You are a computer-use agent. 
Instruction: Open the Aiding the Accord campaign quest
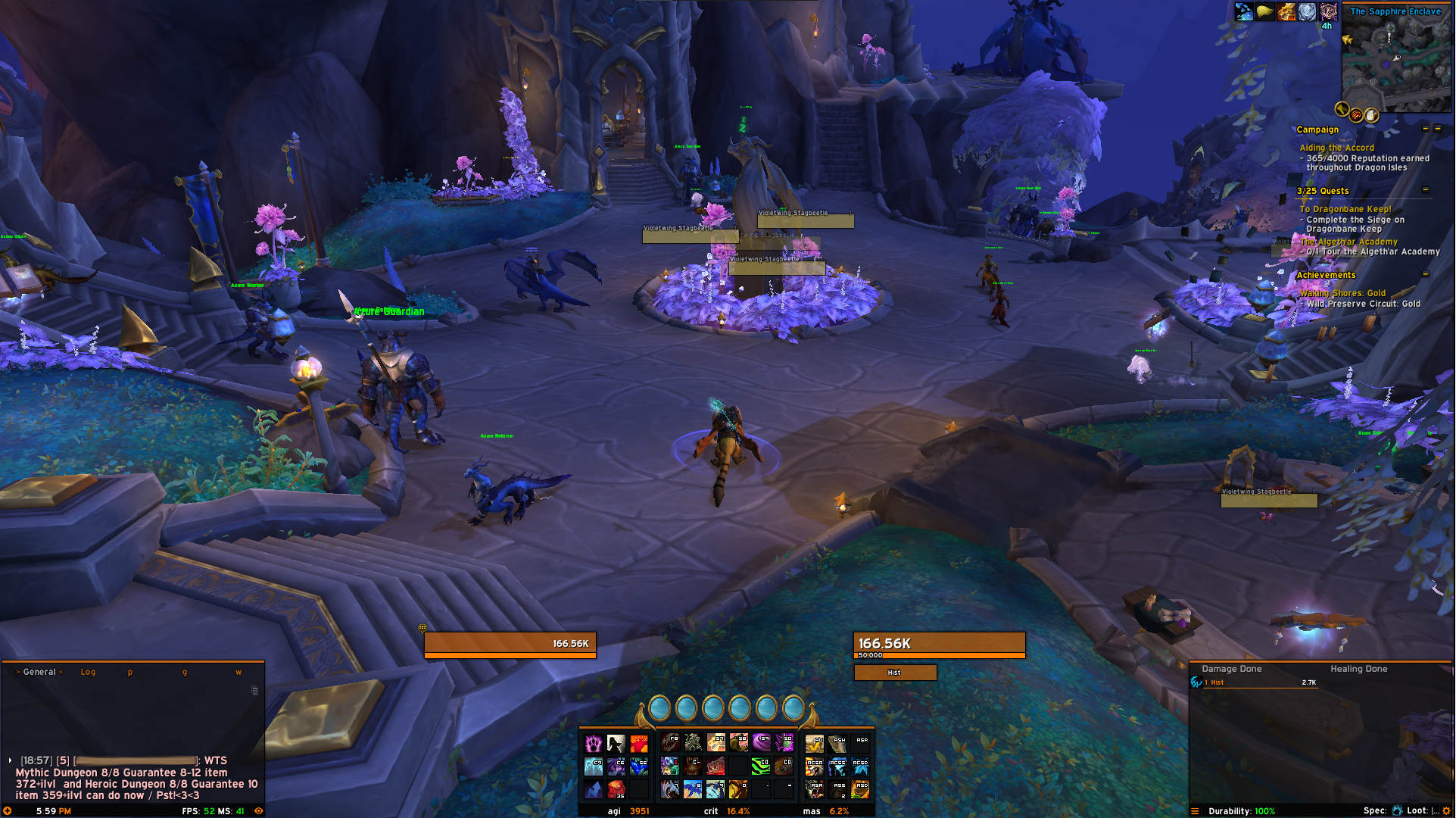tap(1336, 148)
